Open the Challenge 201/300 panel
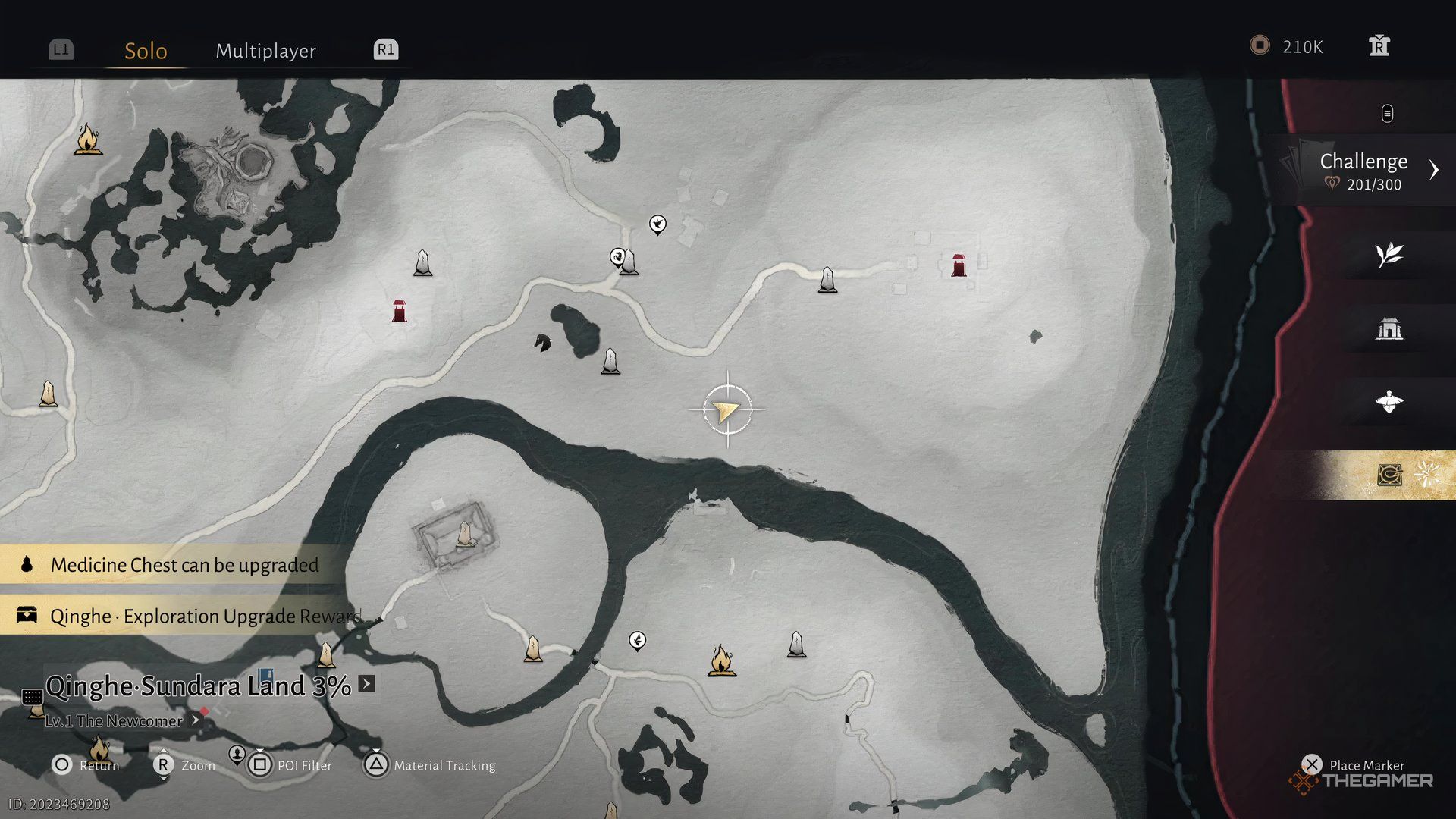 pos(1363,171)
